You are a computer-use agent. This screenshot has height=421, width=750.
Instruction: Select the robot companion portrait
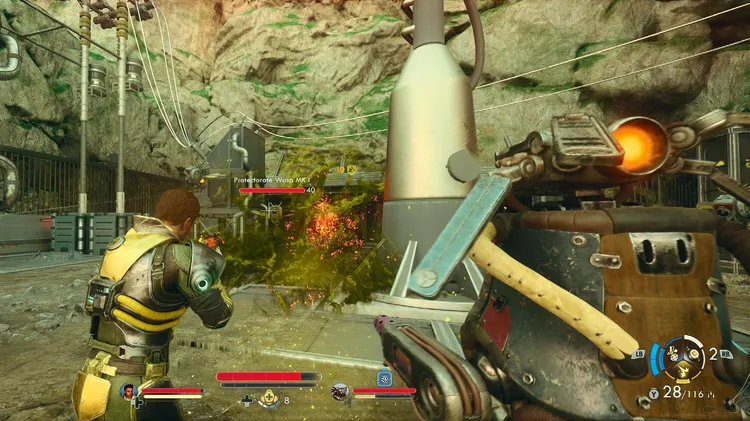340,391
